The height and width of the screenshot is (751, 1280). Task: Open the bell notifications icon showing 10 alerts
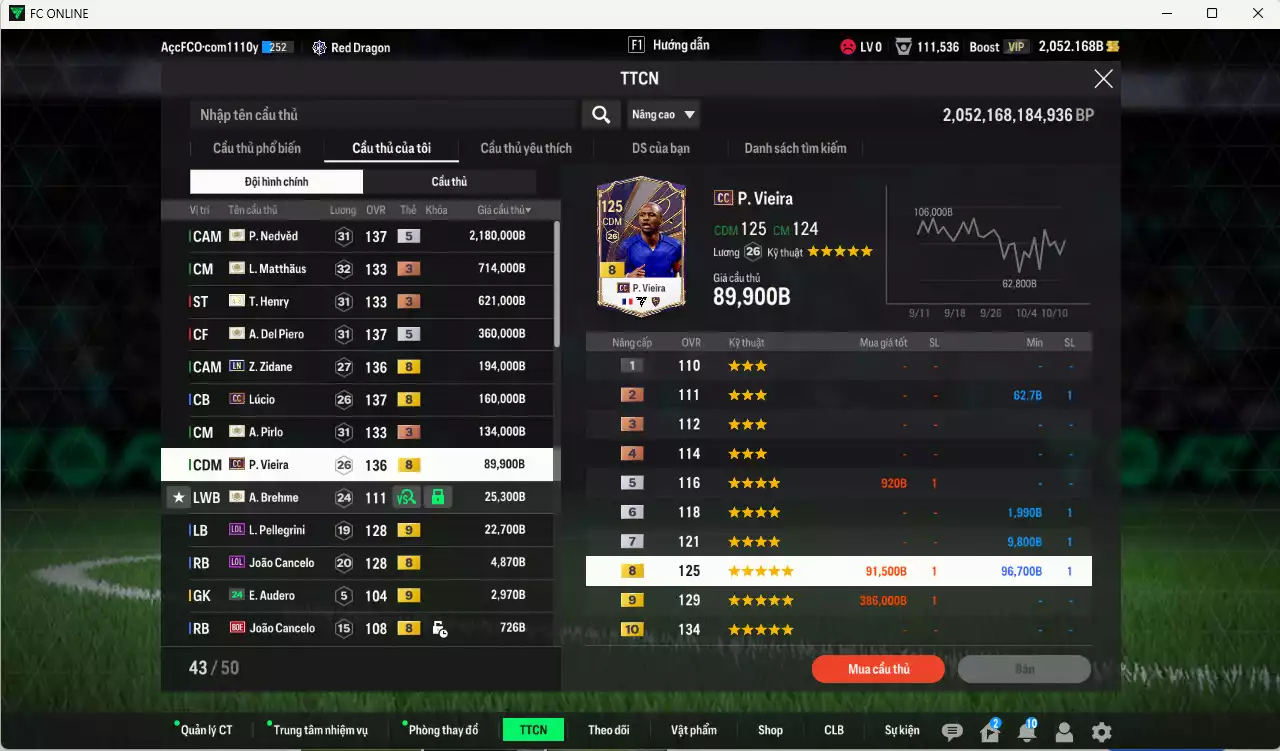(1025, 732)
